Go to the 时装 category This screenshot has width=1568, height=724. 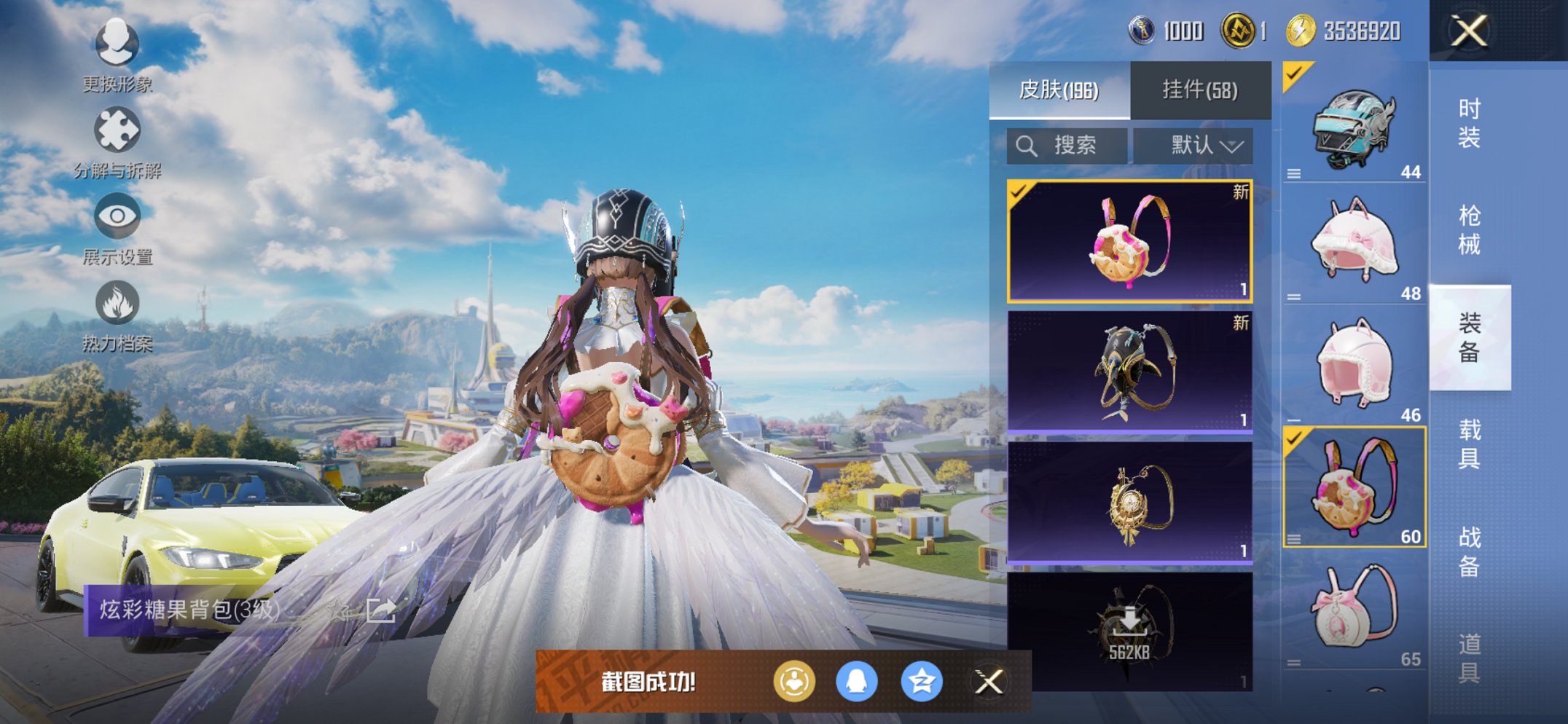pyautogui.click(x=1469, y=122)
